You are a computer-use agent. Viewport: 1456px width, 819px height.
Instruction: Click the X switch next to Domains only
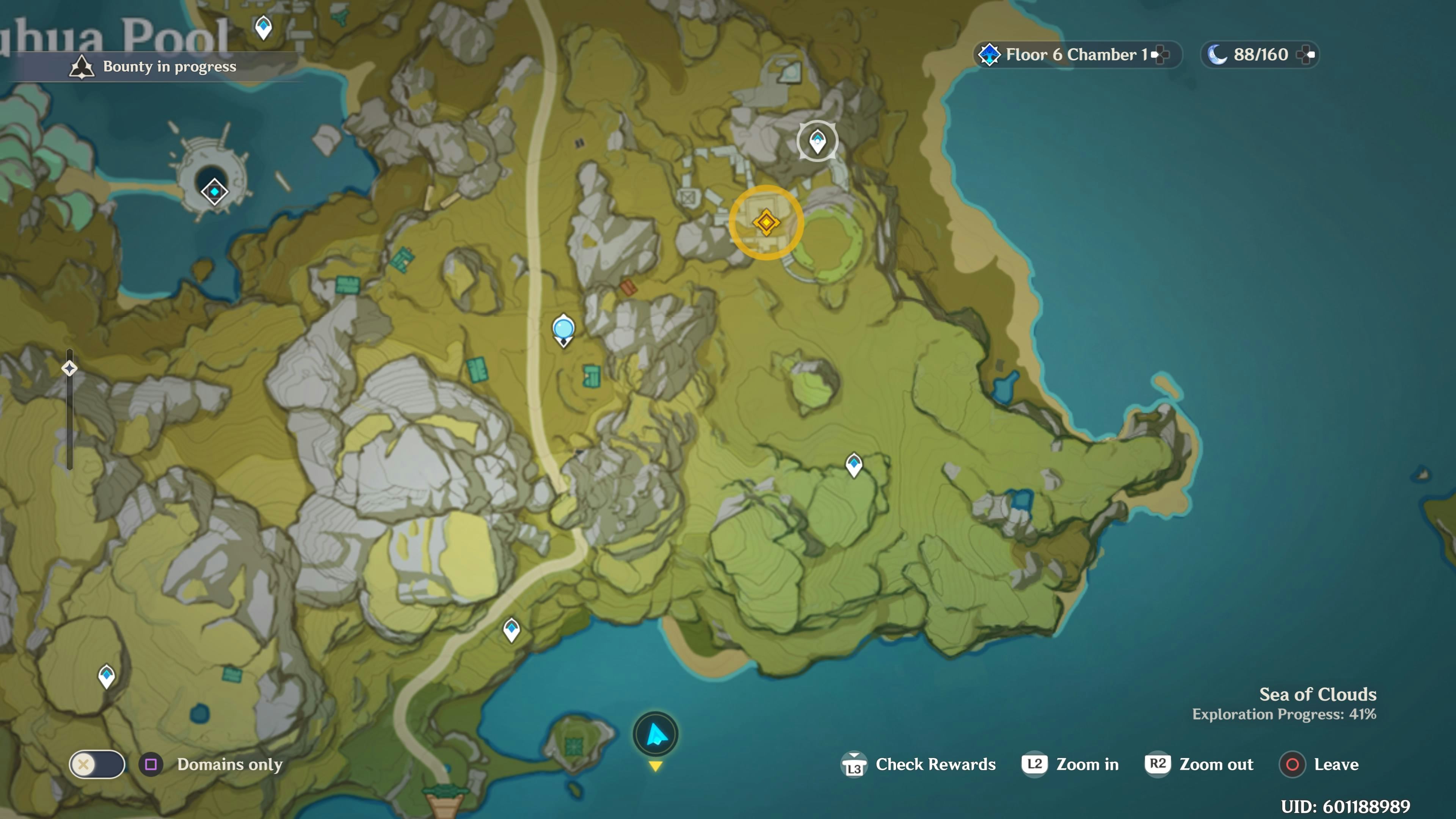[x=97, y=765]
